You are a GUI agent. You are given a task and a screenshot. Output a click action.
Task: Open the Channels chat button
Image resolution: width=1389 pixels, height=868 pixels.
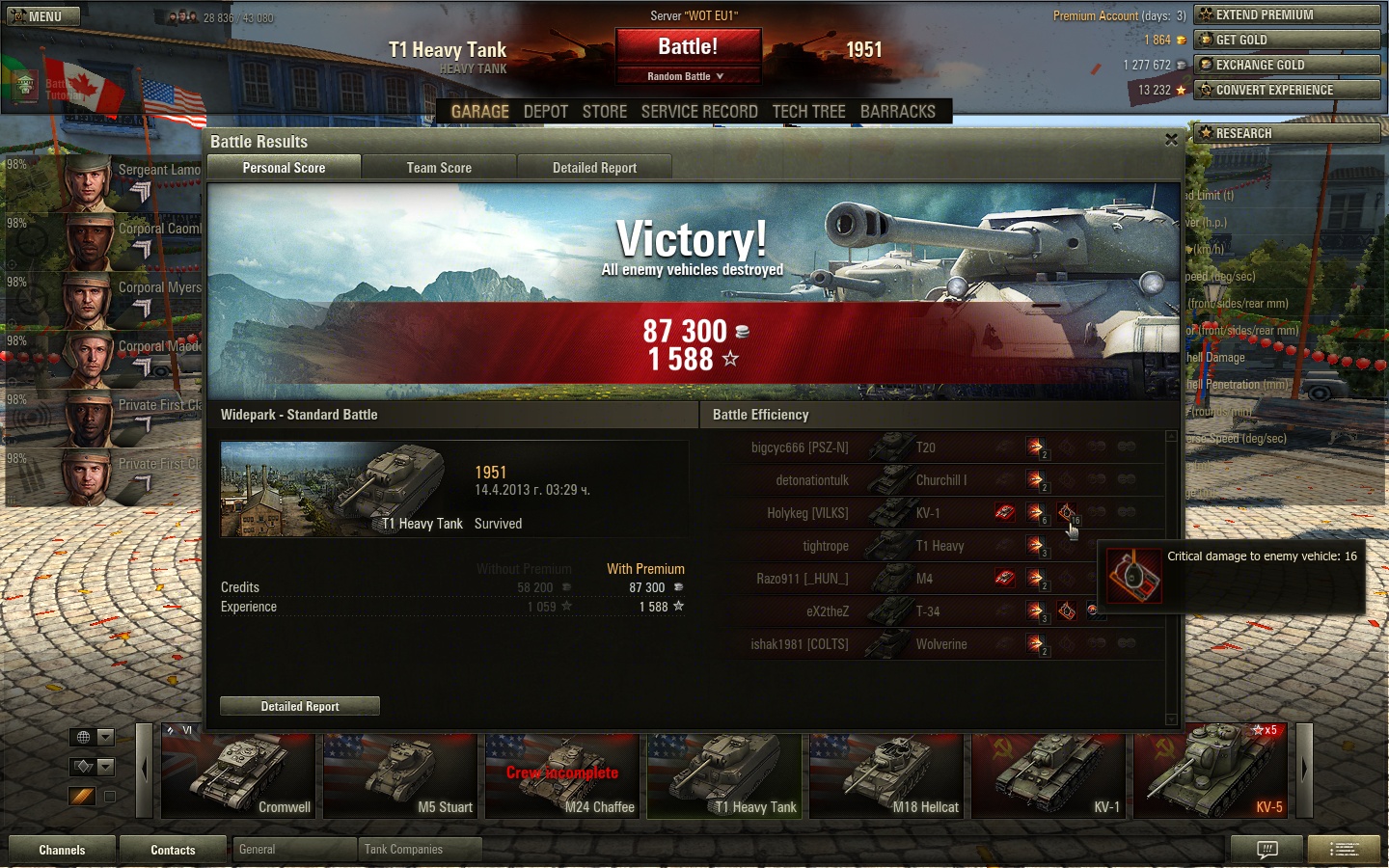coord(62,850)
